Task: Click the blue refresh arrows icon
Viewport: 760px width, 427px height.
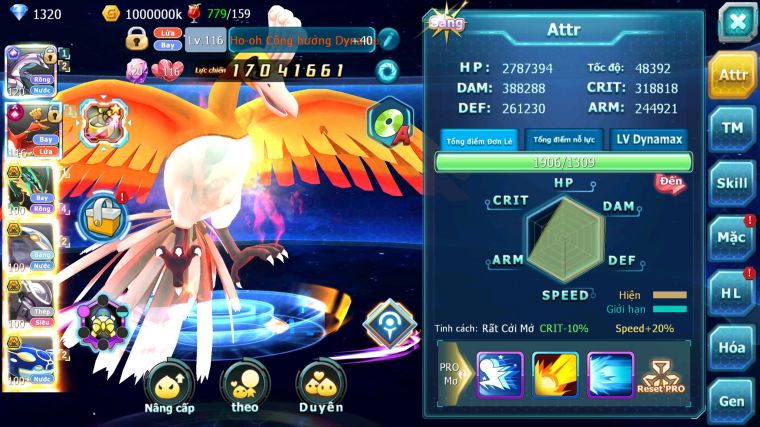Action: coord(387,71)
